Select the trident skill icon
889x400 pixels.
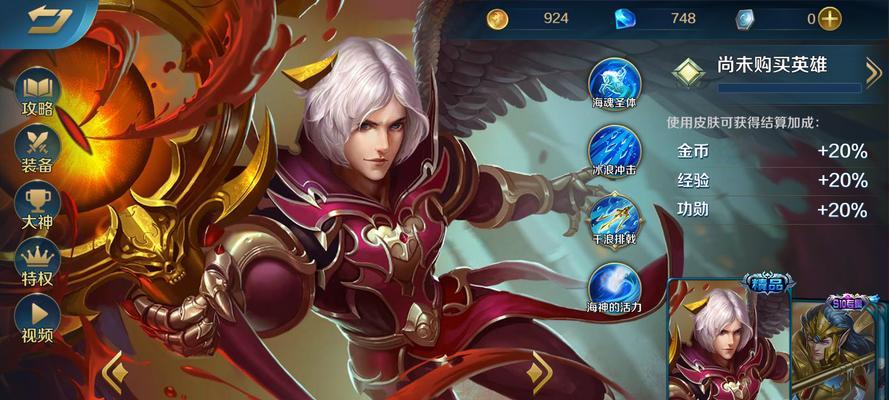pos(614,215)
